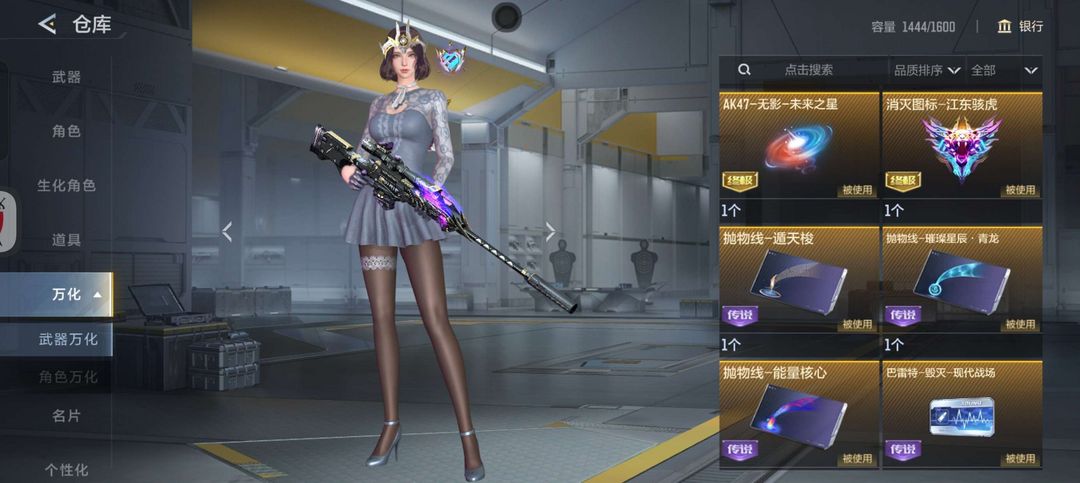Screen dimensions: 1080x483
Task: Switch to the 角色 category
Action: [66, 131]
